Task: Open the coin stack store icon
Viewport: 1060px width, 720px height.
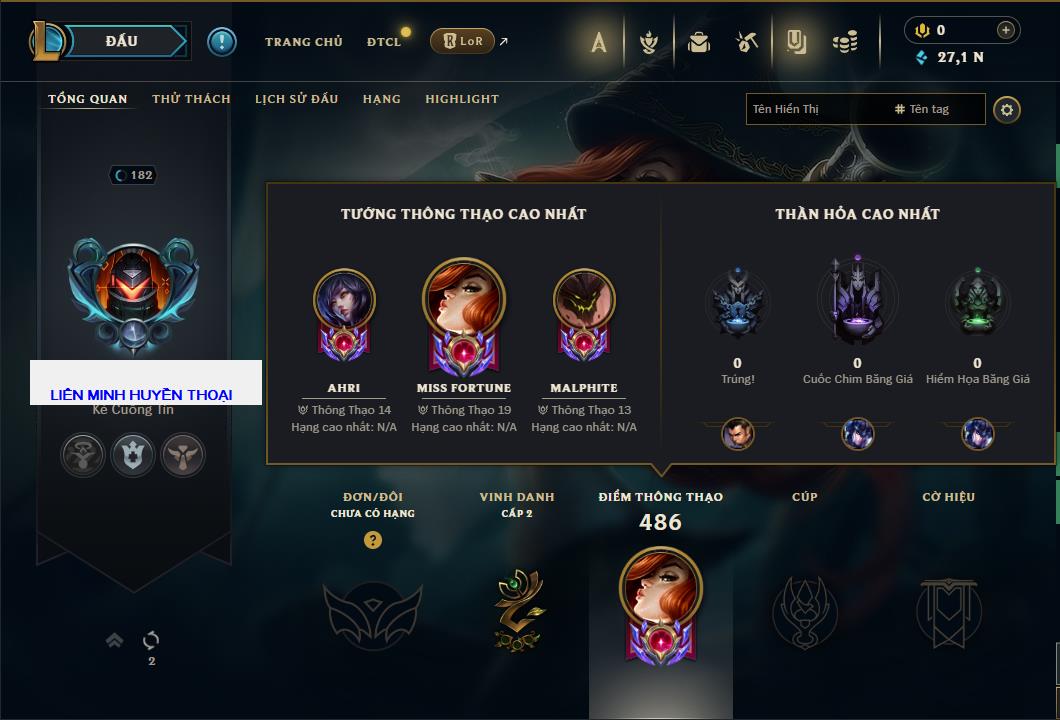Action: click(846, 42)
